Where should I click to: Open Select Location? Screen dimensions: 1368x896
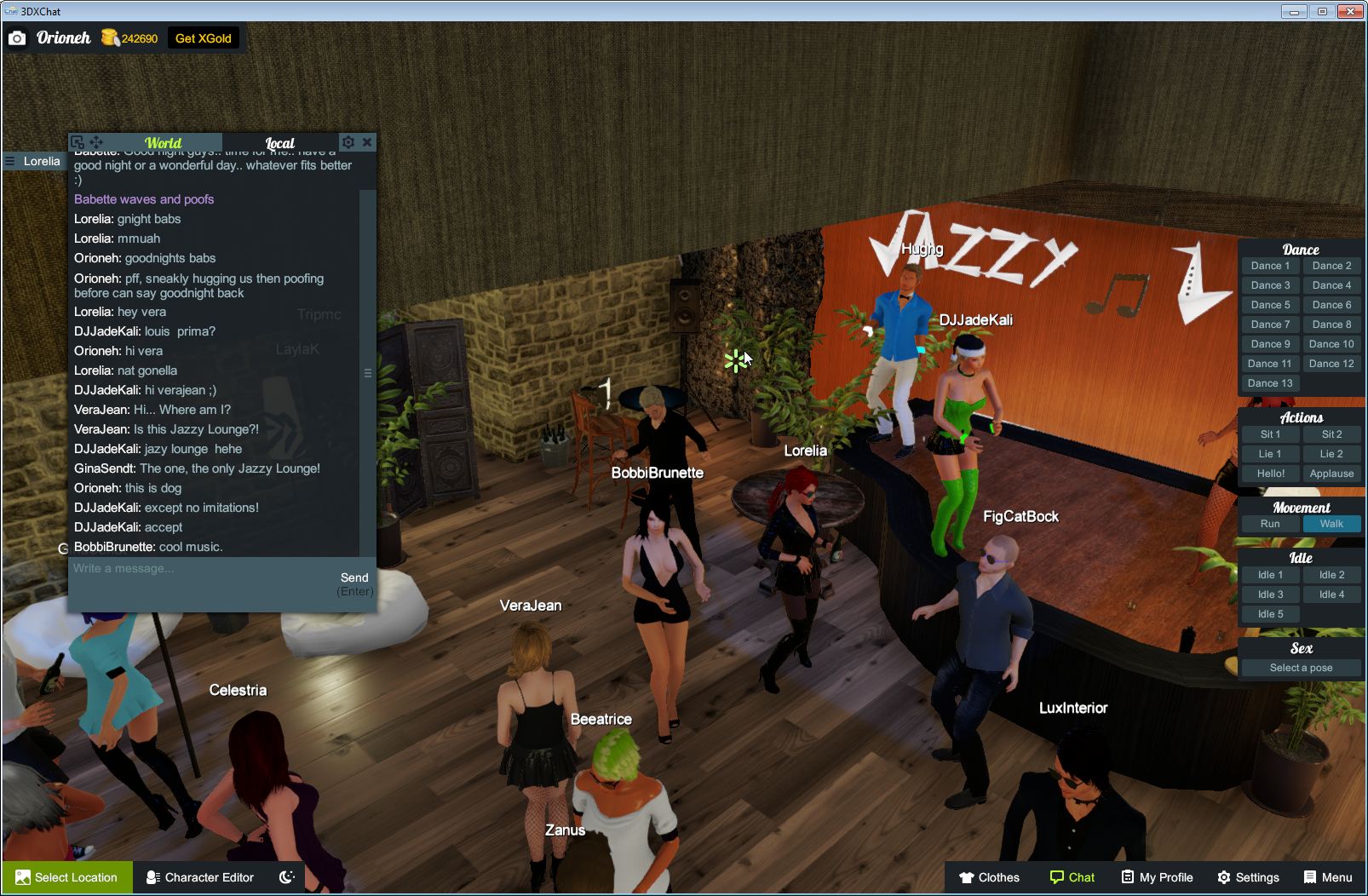(66, 877)
